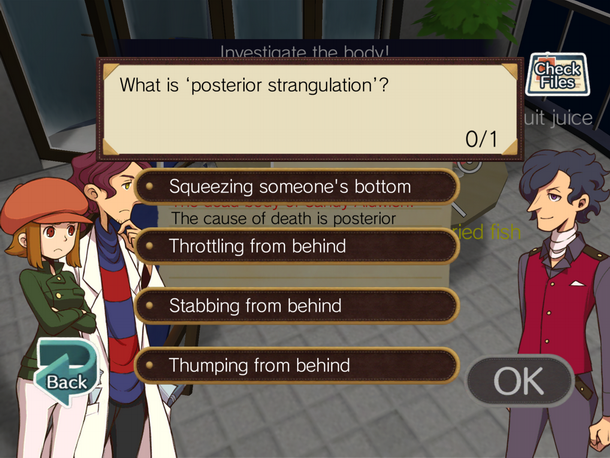This screenshot has height=458, width=610.
Task: Open the Check Files menu
Action: [557, 76]
